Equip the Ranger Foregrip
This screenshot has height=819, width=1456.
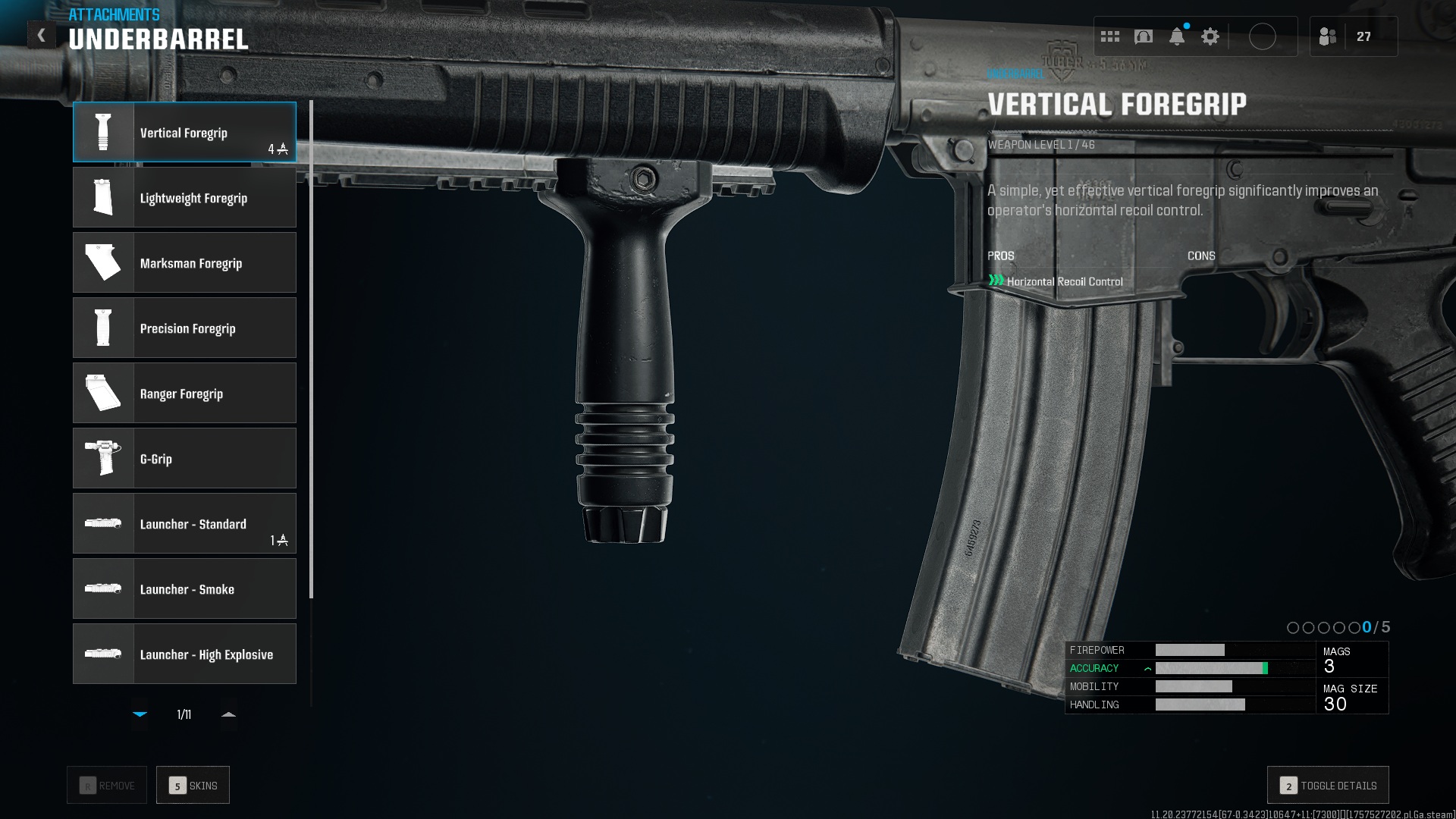coord(184,393)
